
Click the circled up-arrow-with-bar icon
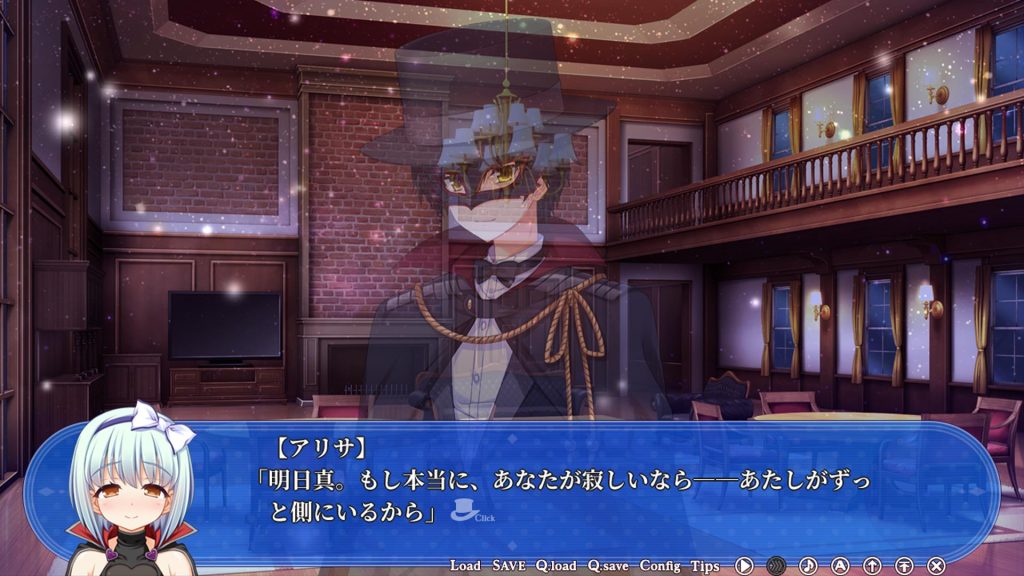pyautogui.click(x=904, y=566)
